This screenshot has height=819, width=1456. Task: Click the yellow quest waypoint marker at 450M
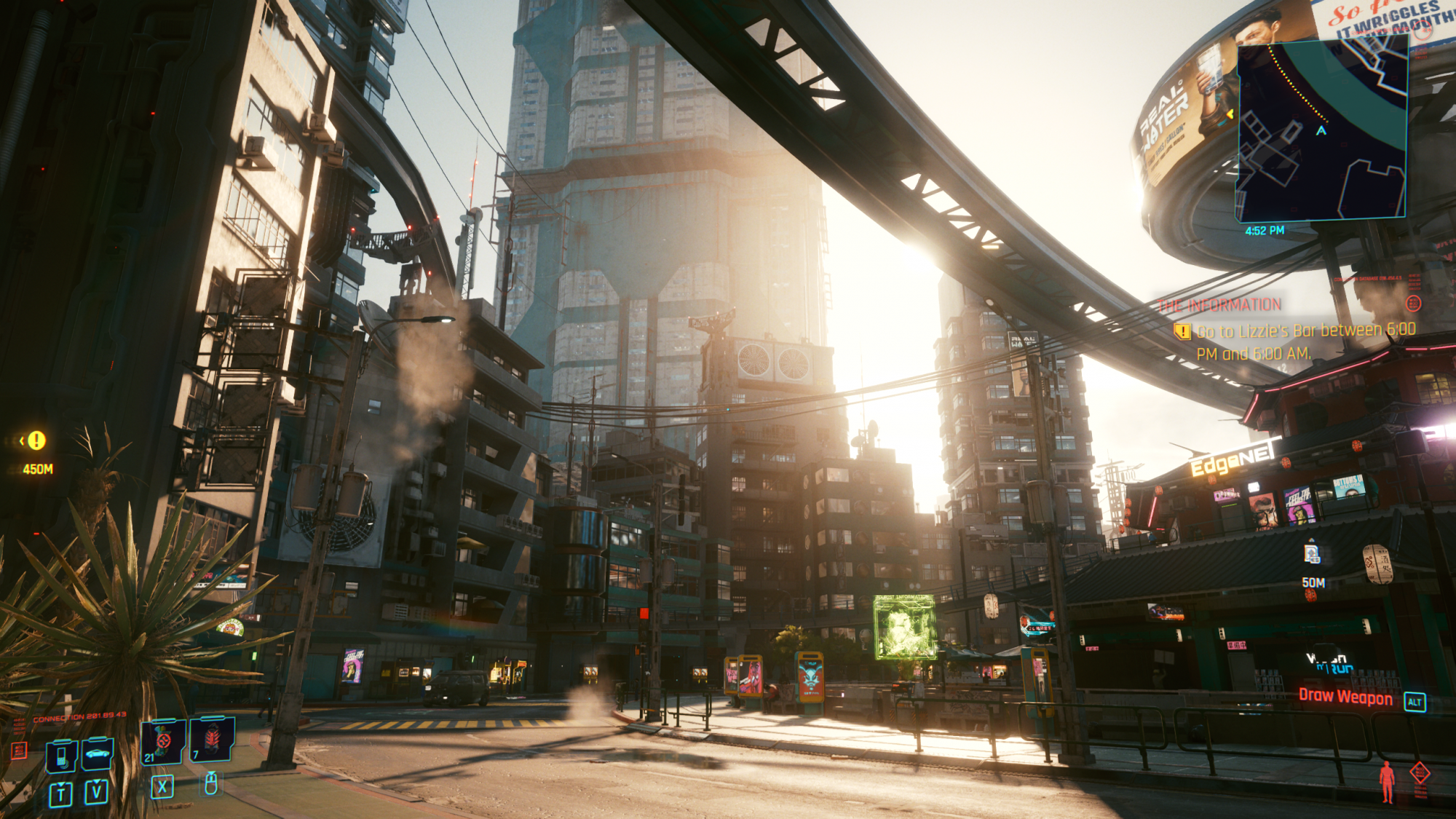(36, 440)
